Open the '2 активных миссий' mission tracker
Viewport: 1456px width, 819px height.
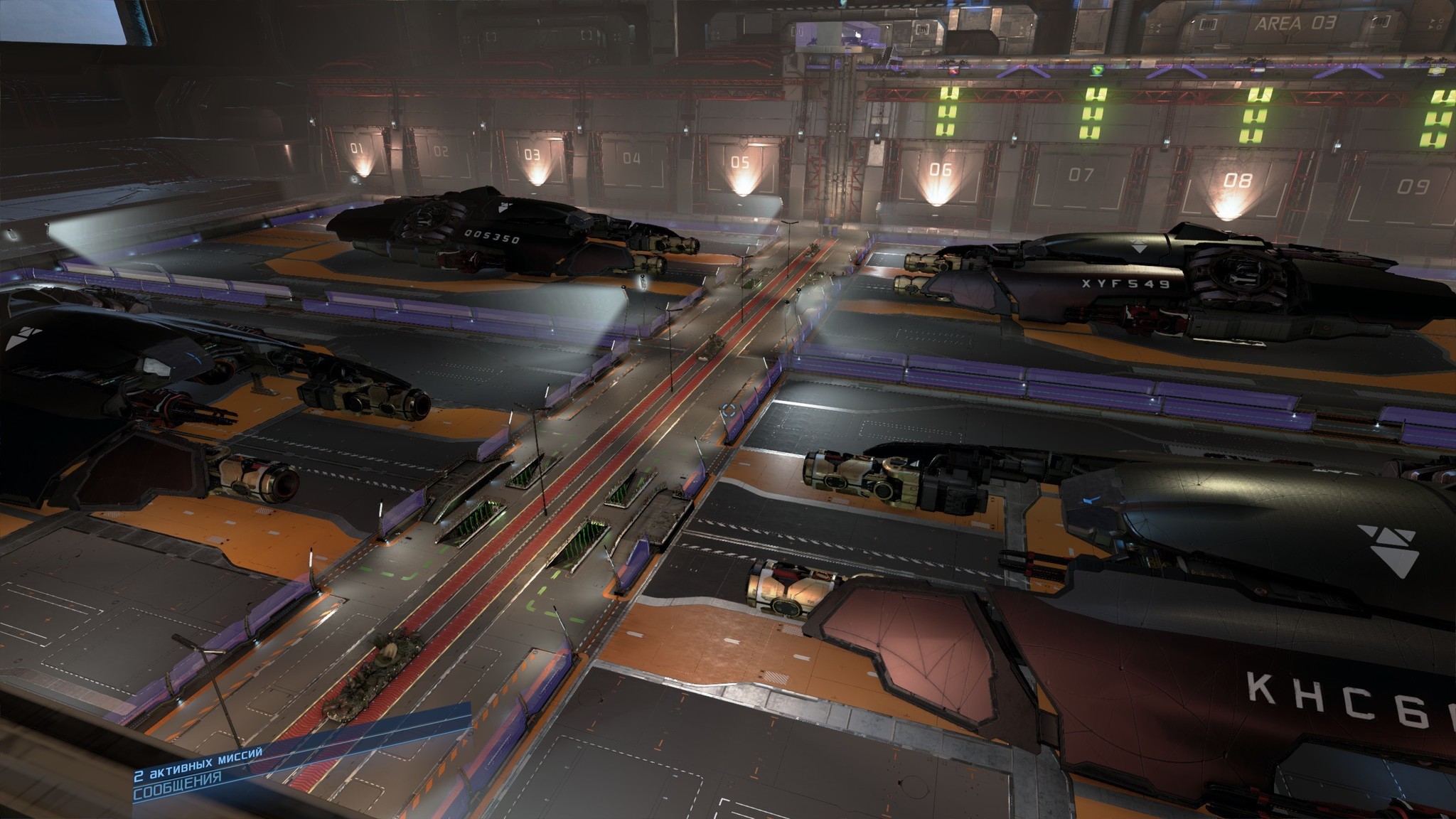tap(198, 758)
